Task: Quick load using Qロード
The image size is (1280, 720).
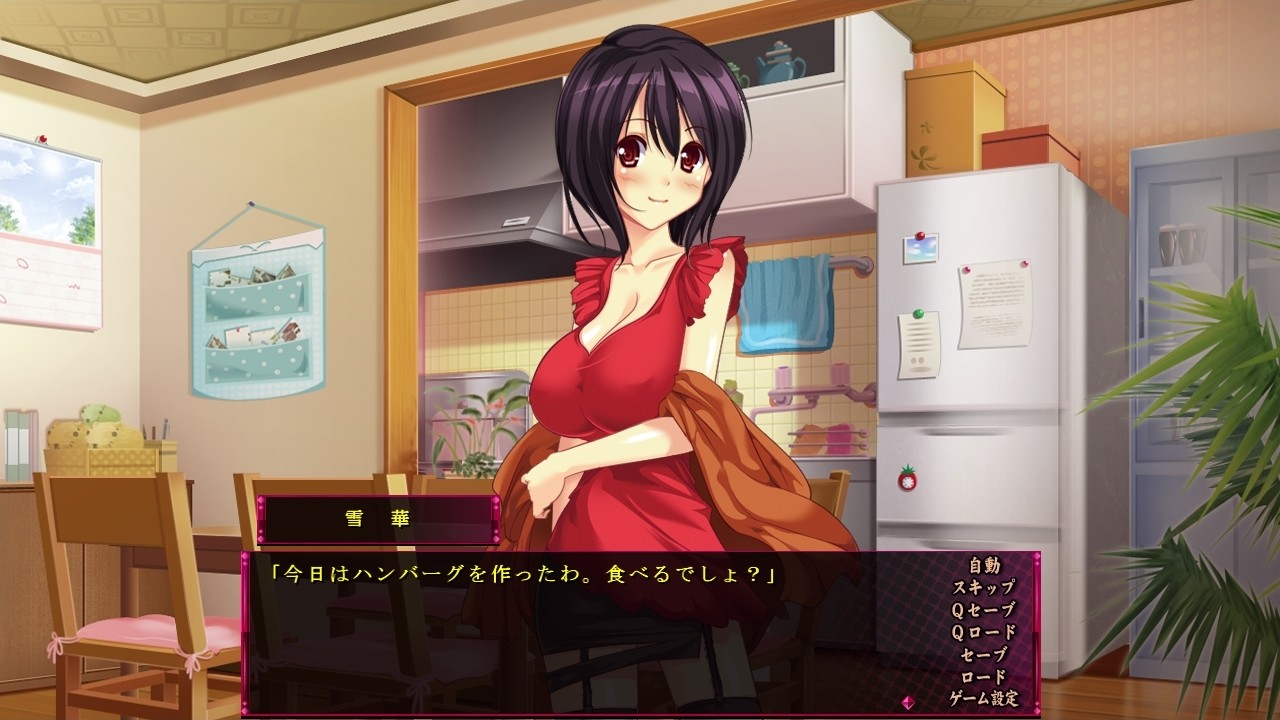Action: point(983,632)
